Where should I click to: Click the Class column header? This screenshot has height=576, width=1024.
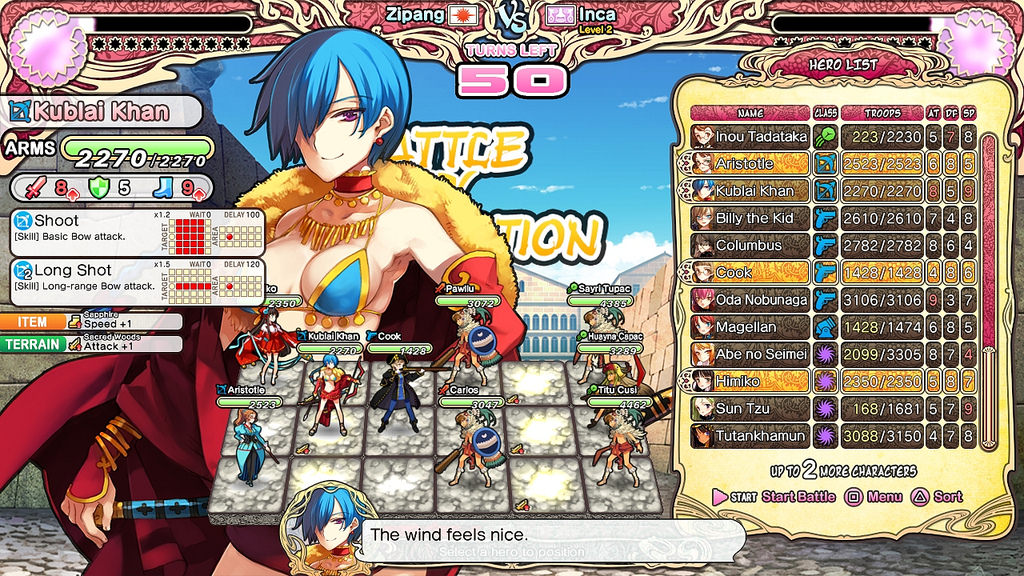[825, 113]
